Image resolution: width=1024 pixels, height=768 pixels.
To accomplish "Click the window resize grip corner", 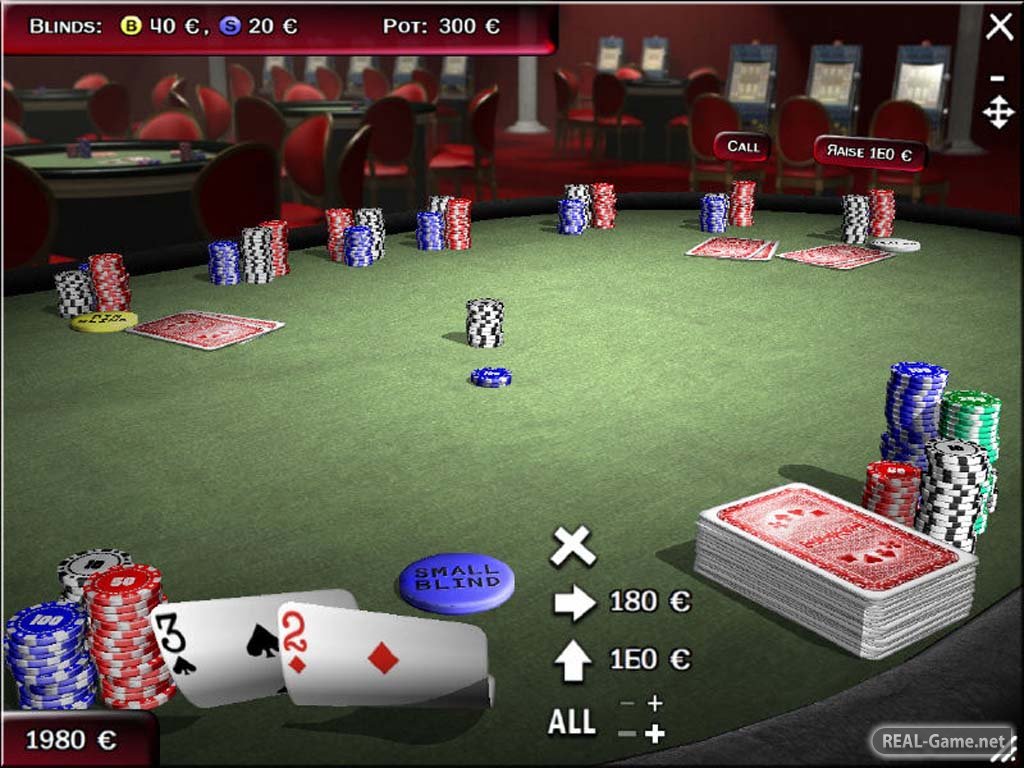I will (1012, 756).
